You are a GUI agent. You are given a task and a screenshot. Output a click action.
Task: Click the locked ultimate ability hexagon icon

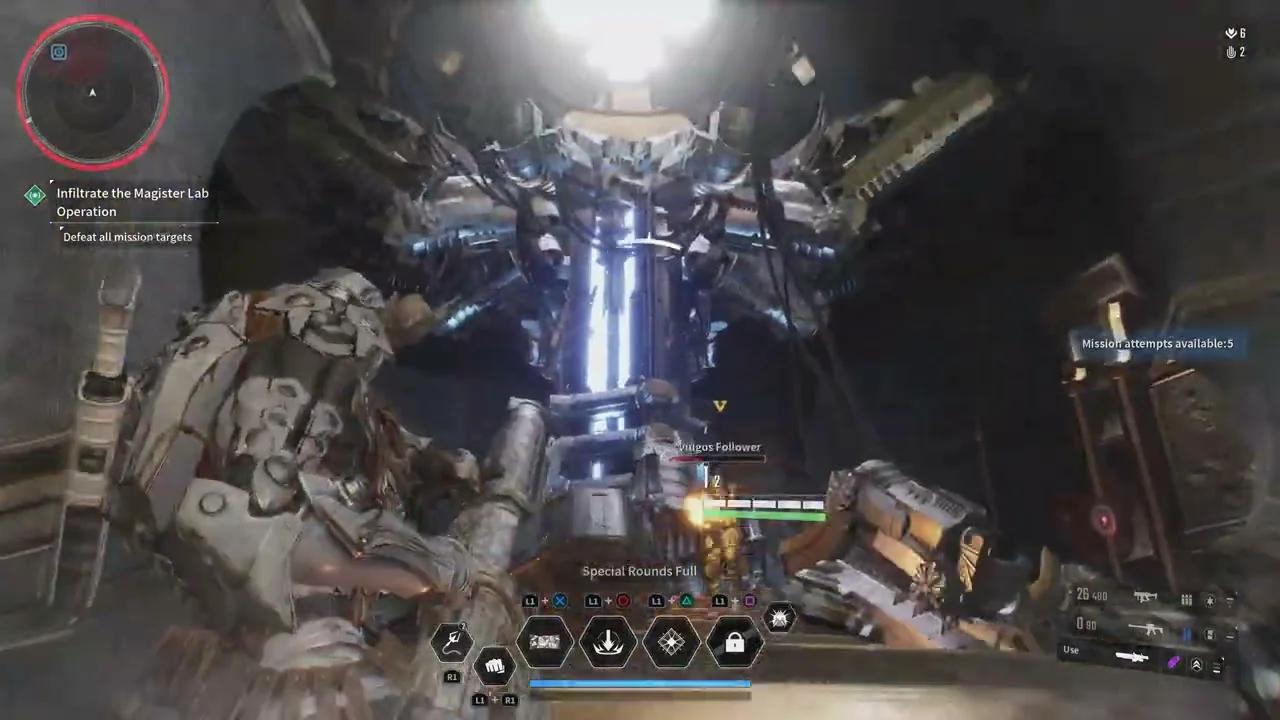(733, 642)
